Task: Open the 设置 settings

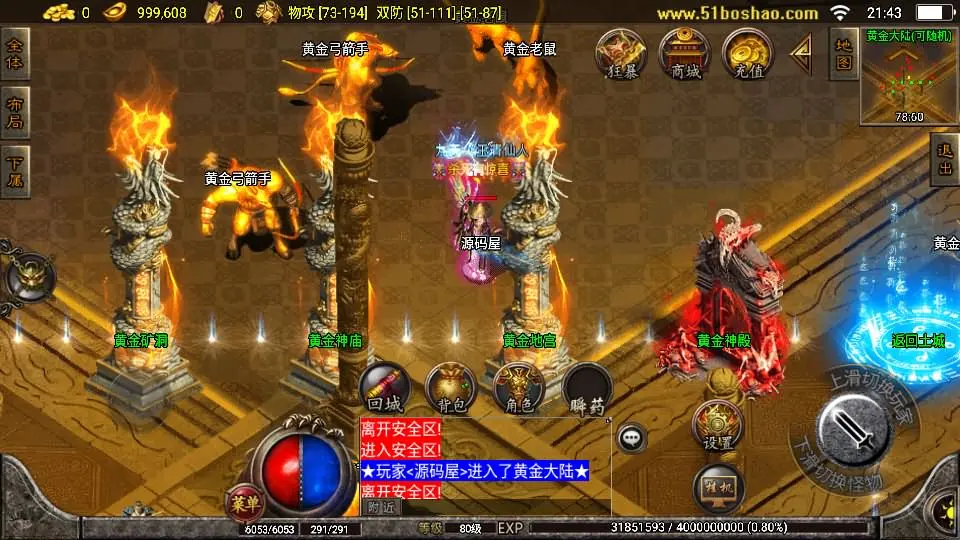Action: [x=717, y=425]
